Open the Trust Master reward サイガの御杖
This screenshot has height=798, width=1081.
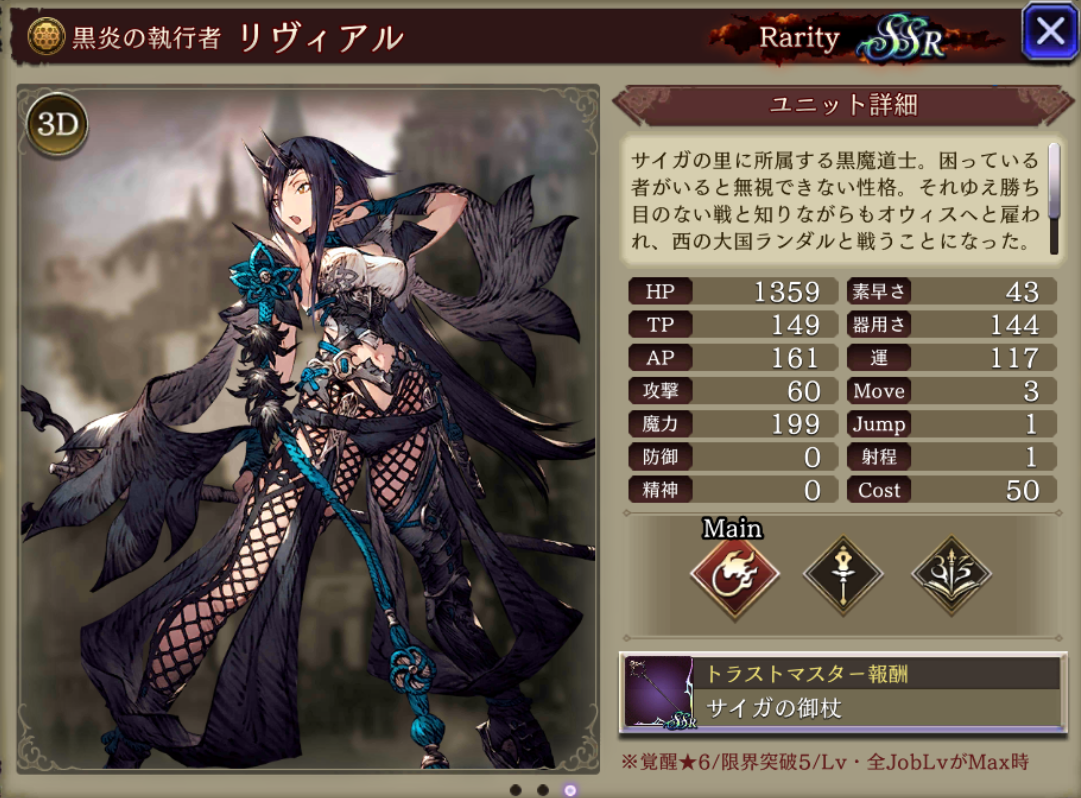tap(842, 691)
